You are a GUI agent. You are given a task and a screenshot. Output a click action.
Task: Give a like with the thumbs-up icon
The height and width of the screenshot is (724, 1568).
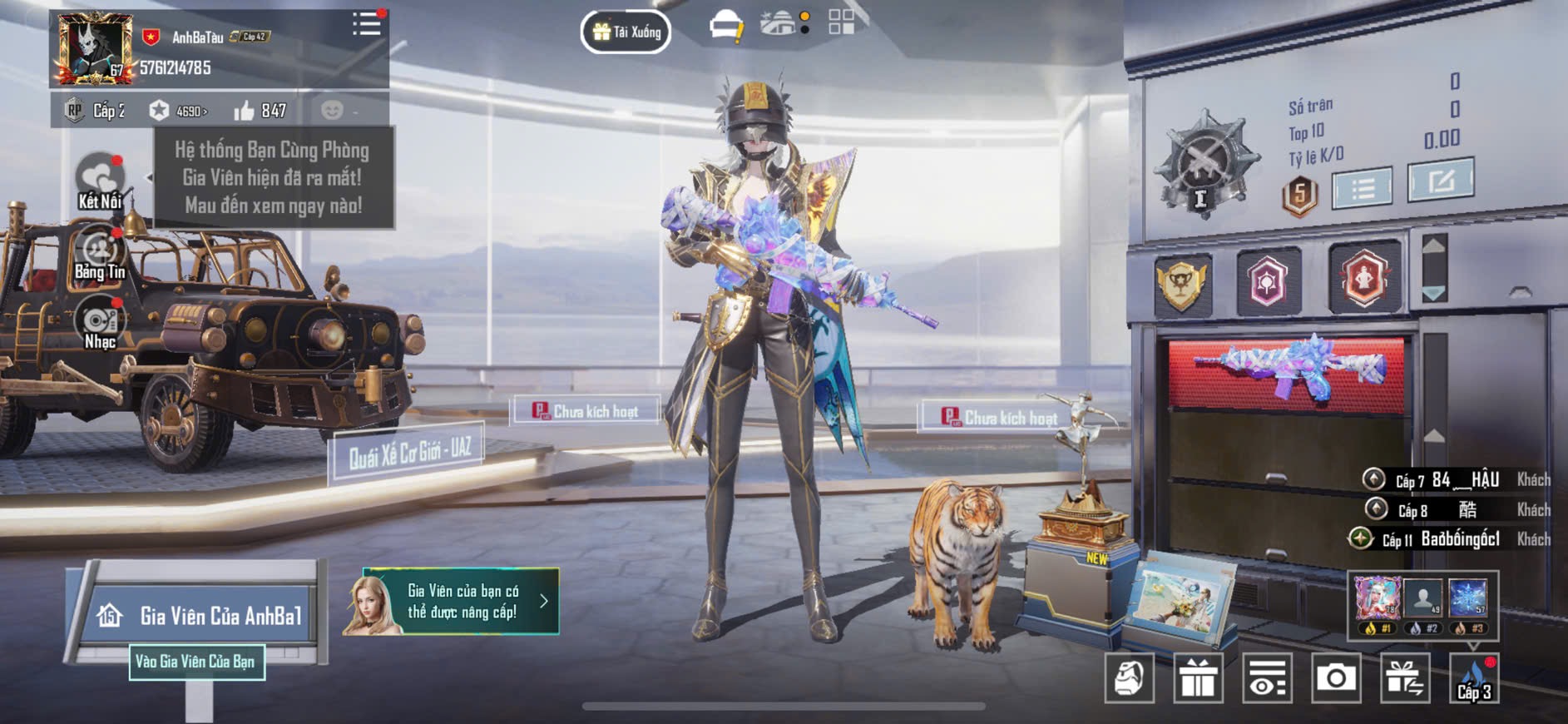click(244, 111)
